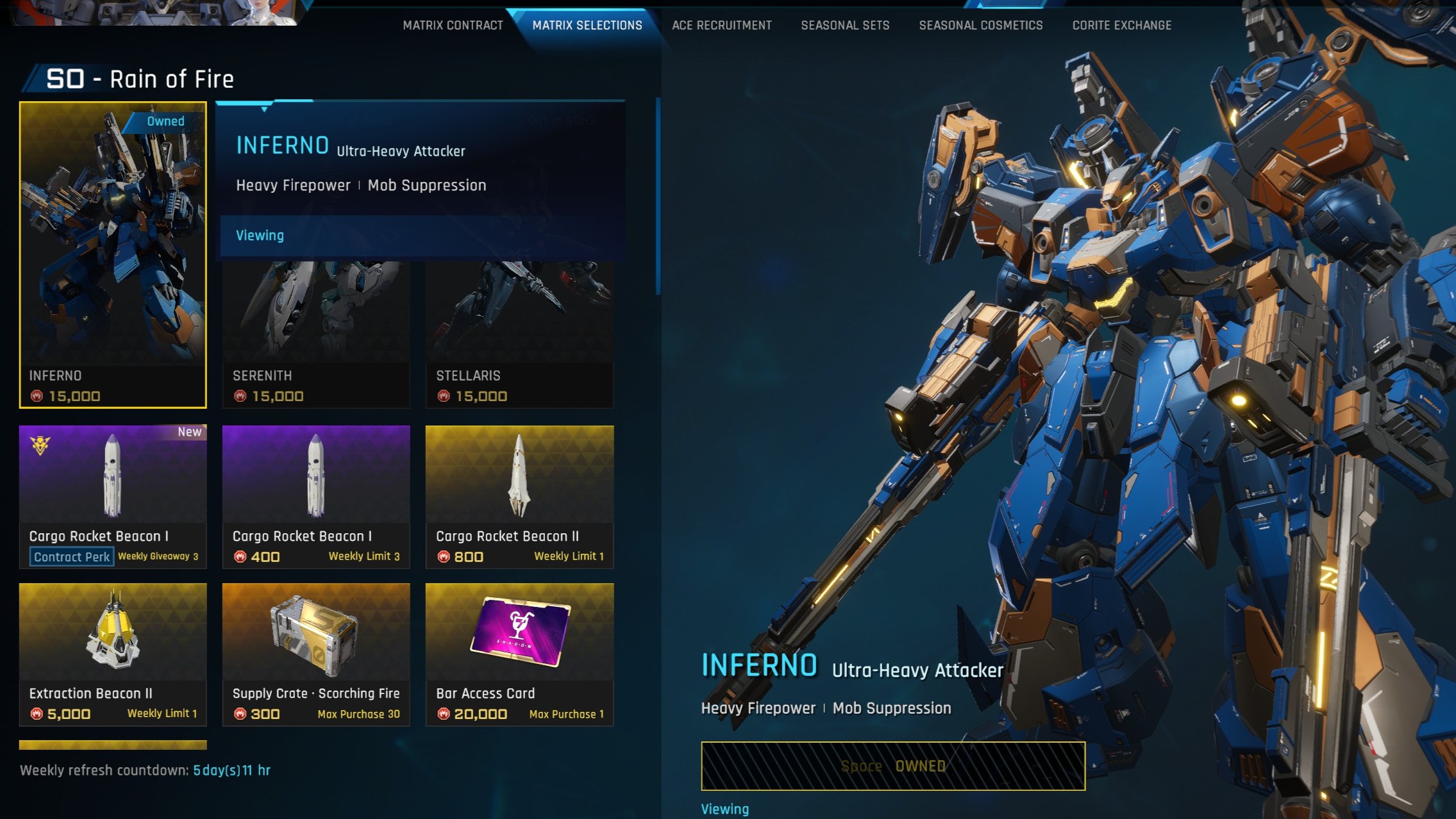The image size is (1456, 819).
Task: Open the Ace Recruitment tab
Action: (721, 26)
